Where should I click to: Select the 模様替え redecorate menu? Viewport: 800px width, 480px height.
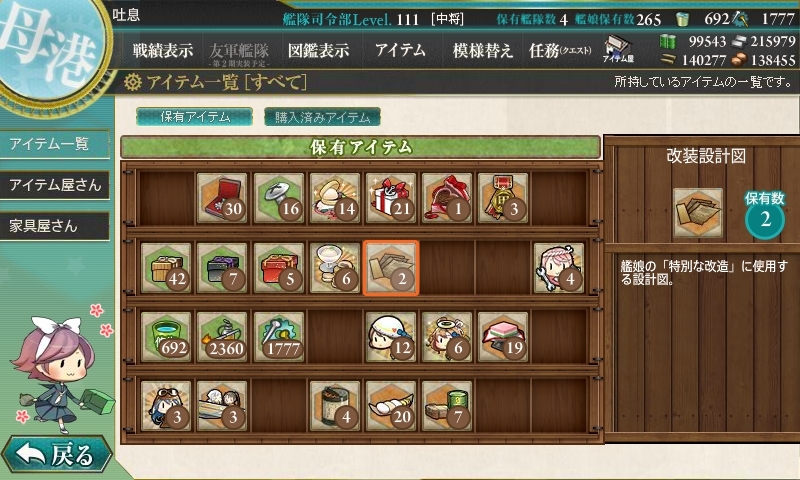(x=482, y=51)
